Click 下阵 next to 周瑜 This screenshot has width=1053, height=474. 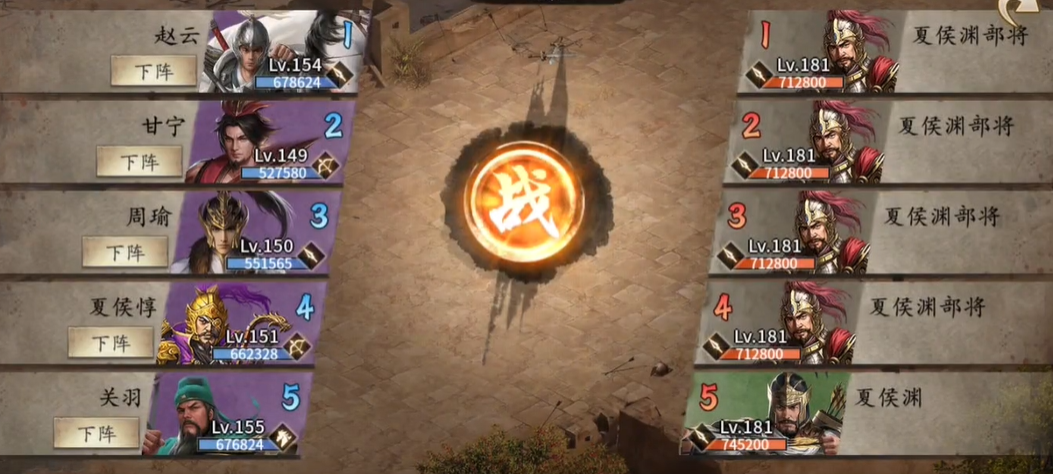(x=125, y=252)
